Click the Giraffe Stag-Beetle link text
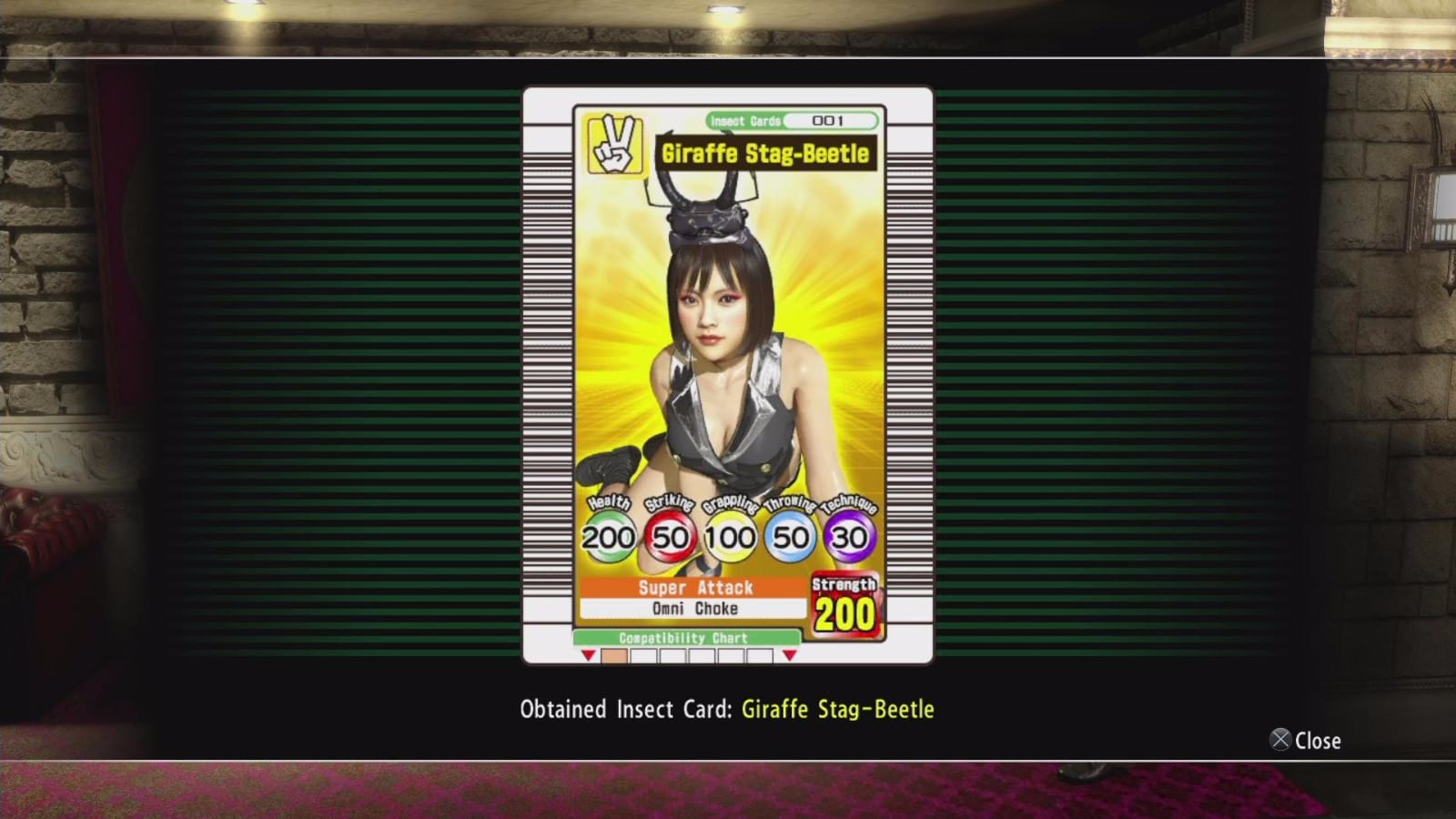 coord(836,709)
